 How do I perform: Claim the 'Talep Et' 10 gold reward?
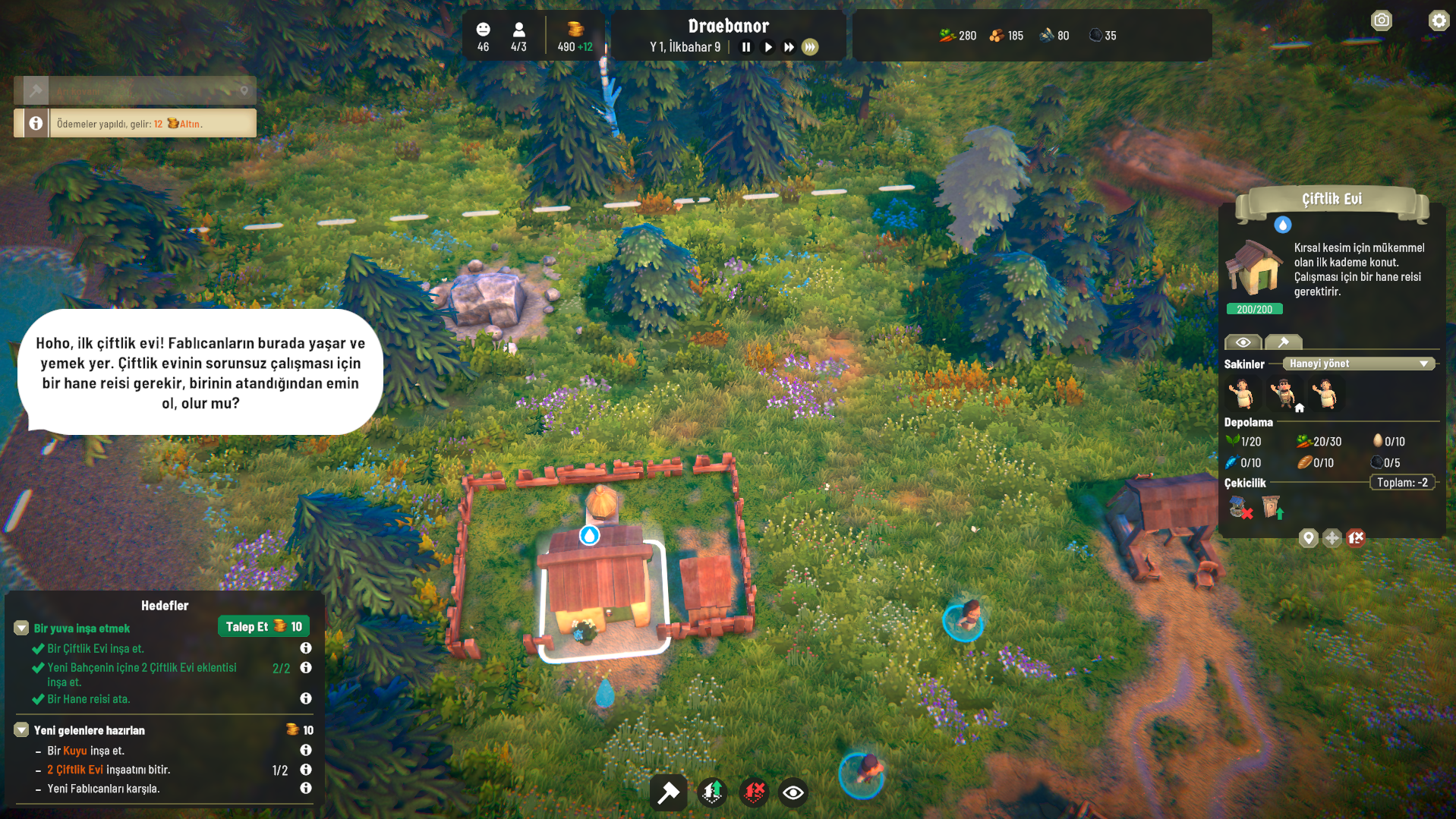263,626
